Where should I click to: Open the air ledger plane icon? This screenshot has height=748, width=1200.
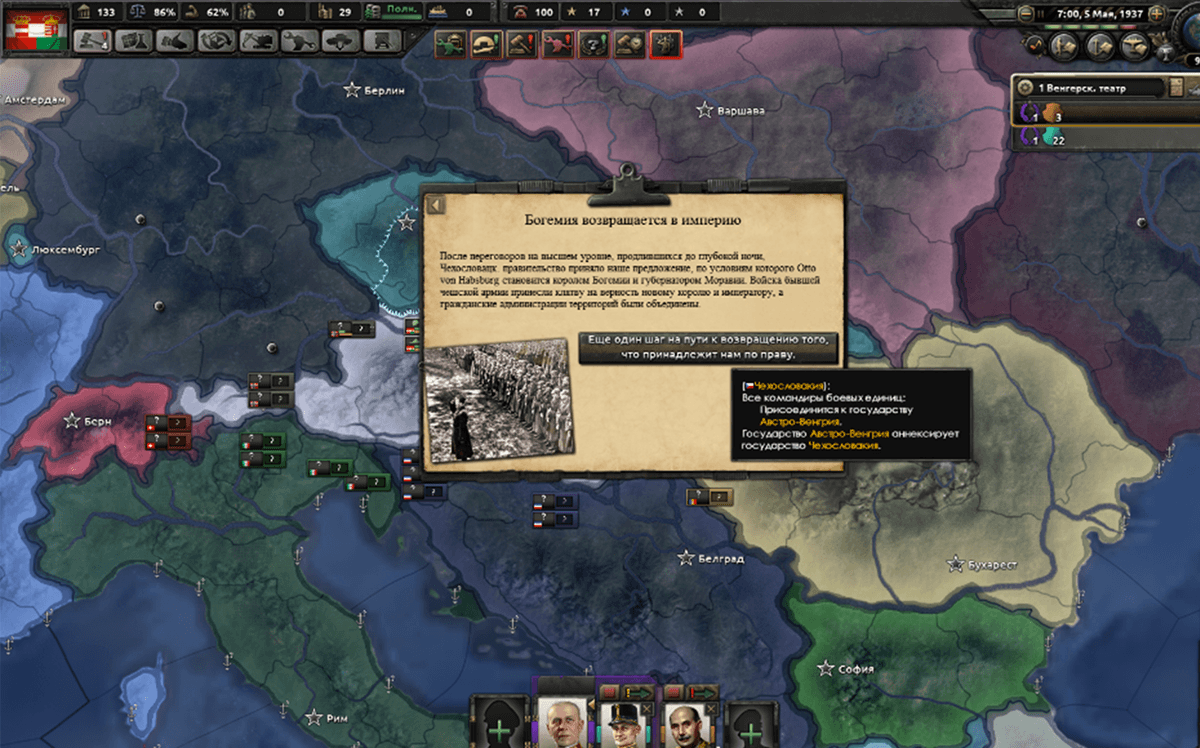tap(1134, 44)
